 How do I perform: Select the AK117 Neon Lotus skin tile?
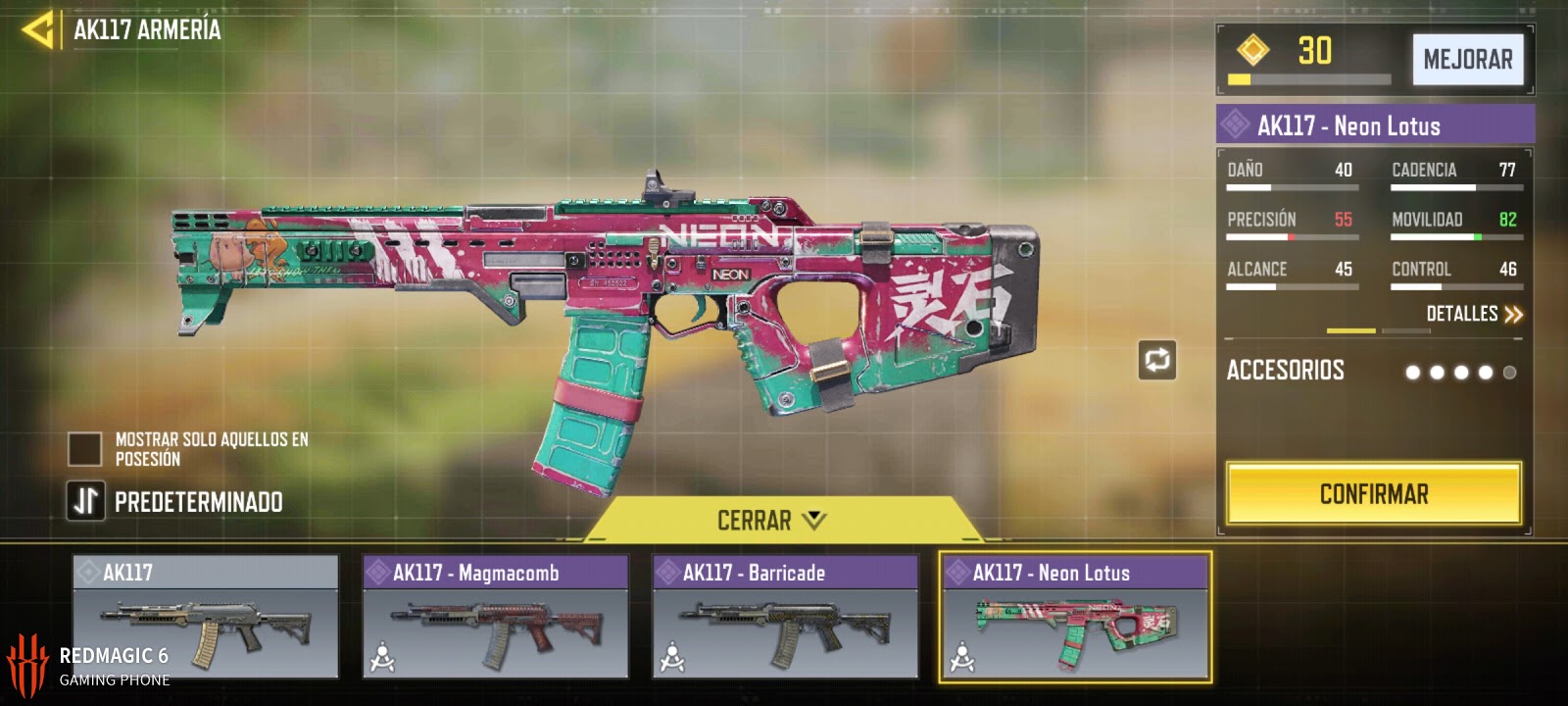point(1075,617)
